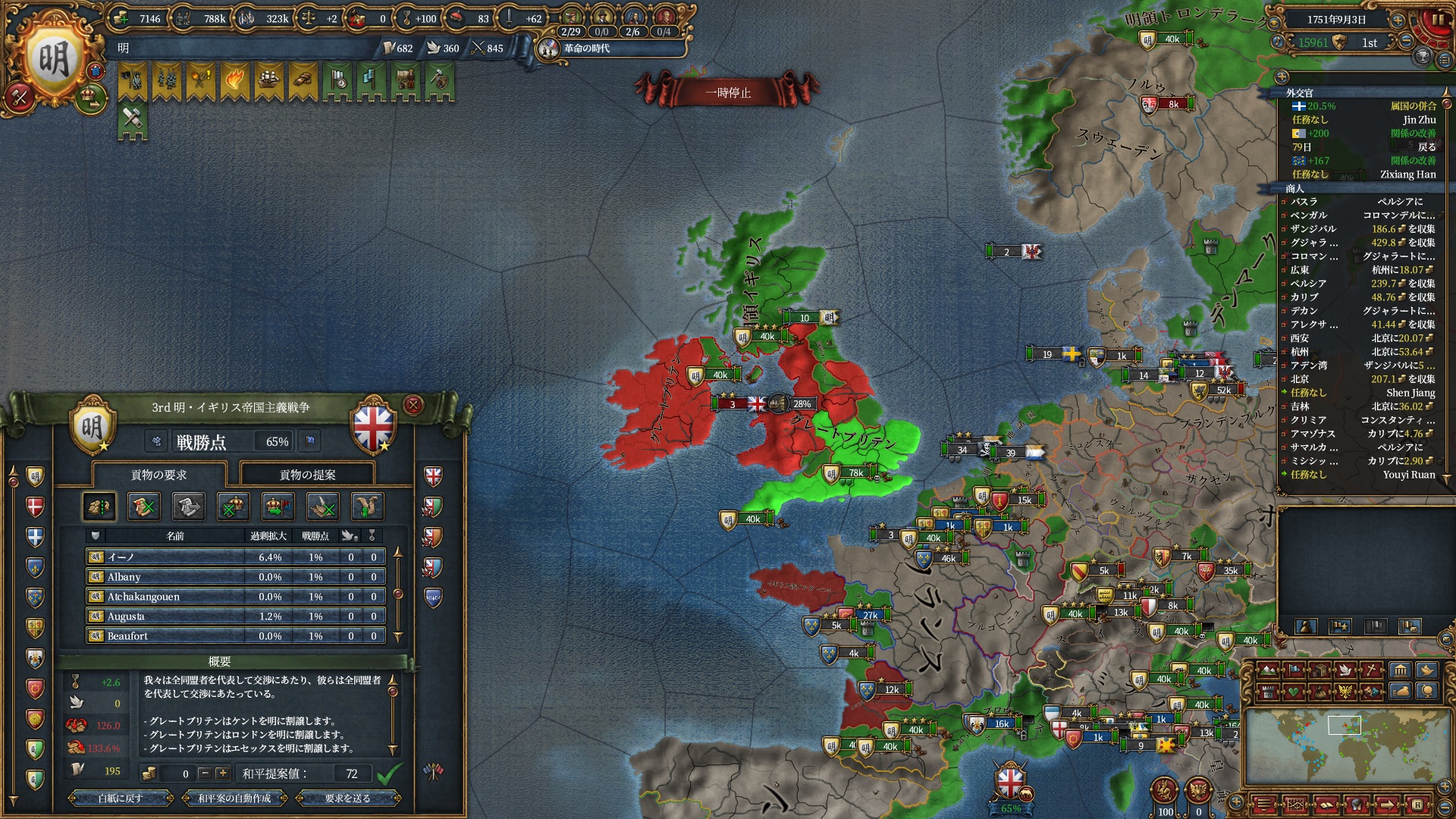Open the 革命の時代 age panel

point(585,49)
